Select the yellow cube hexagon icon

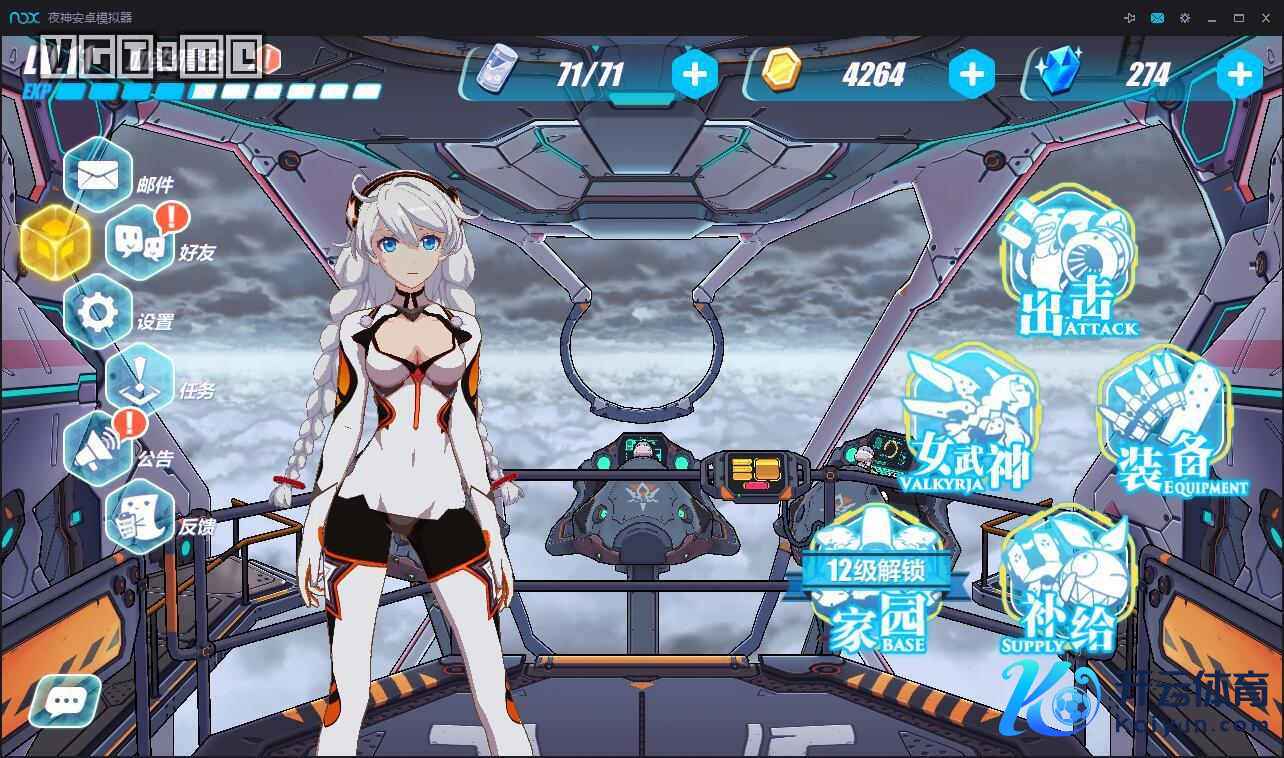[55, 244]
